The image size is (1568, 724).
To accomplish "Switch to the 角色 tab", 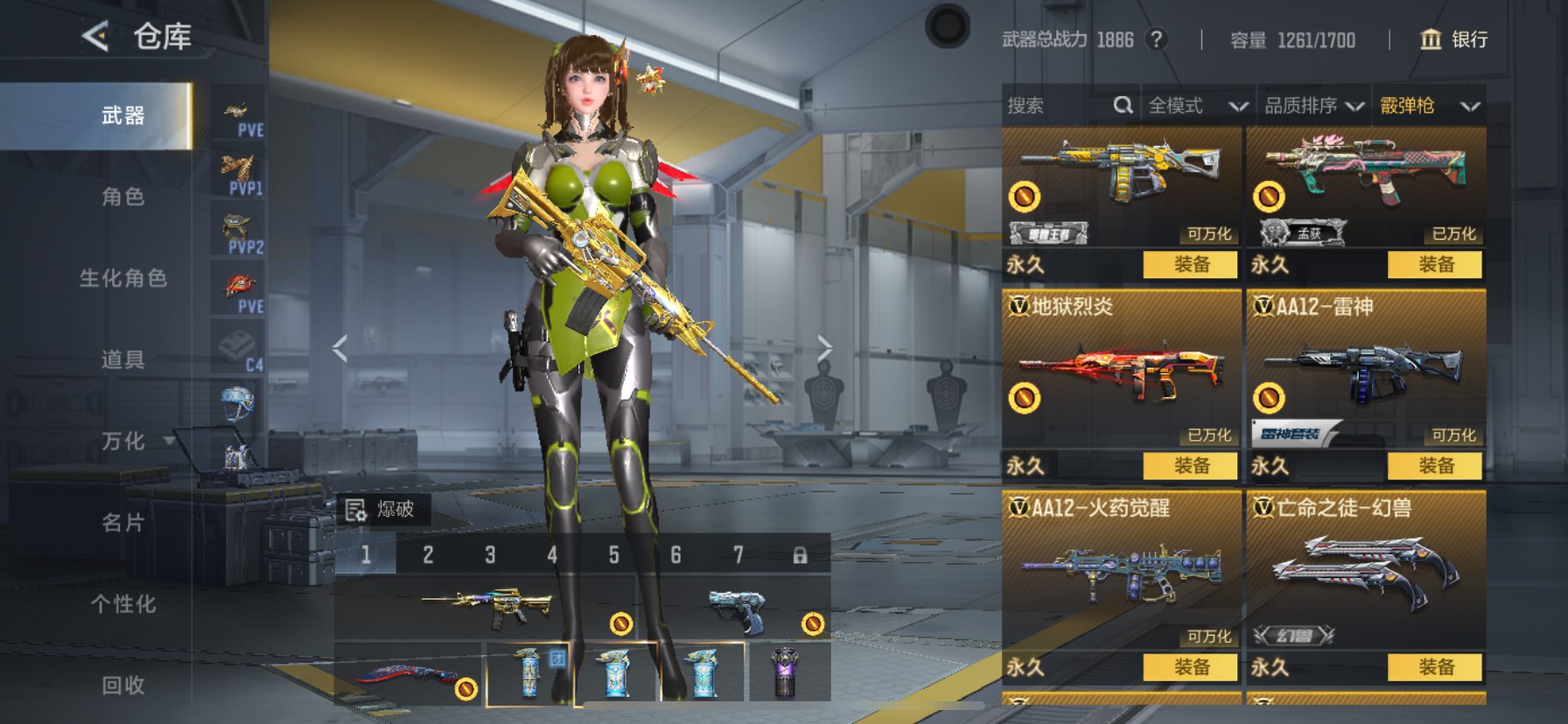I will click(122, 197).
